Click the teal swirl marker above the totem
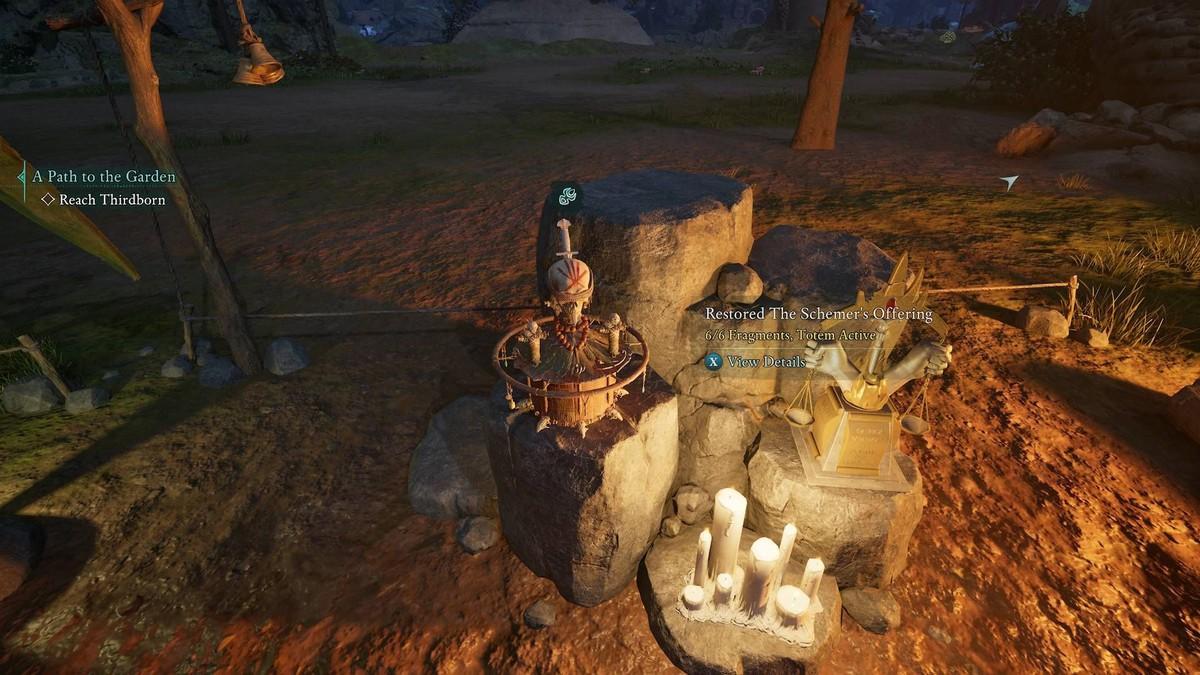Viewport: 1200px width, 675px height. coord(567,197)
